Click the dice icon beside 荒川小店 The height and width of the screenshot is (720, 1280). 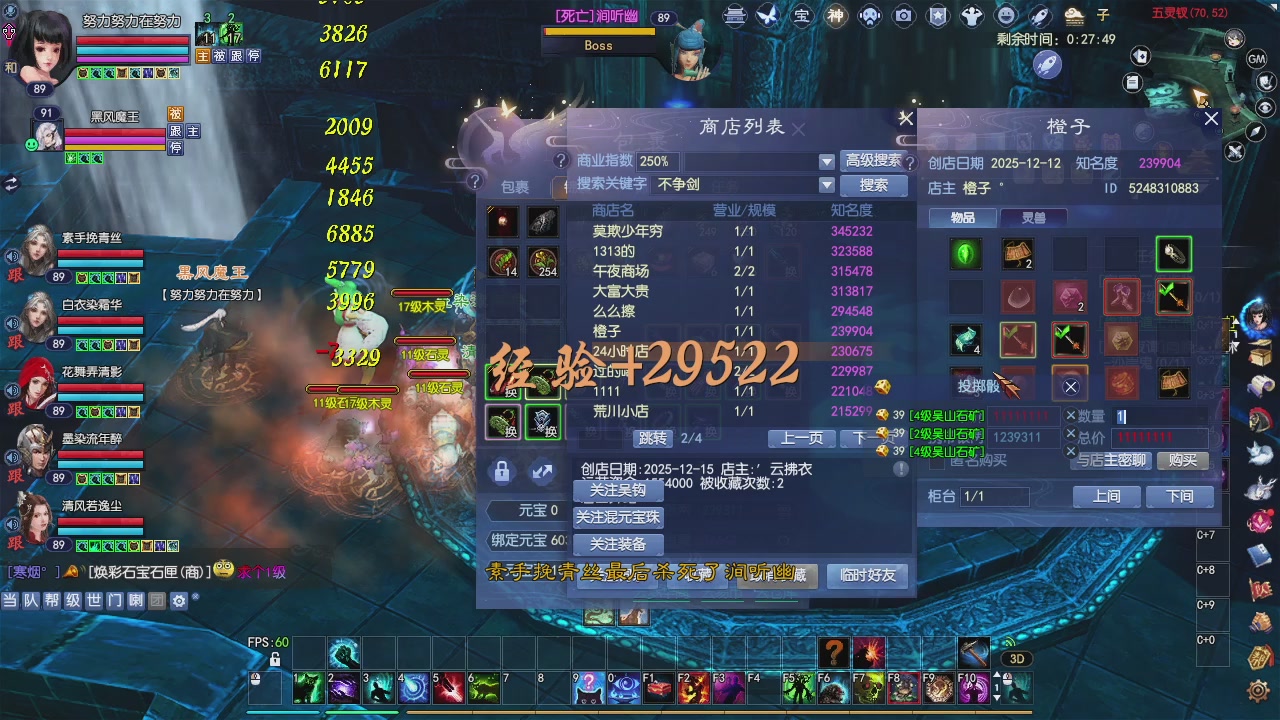coord(885,412)
